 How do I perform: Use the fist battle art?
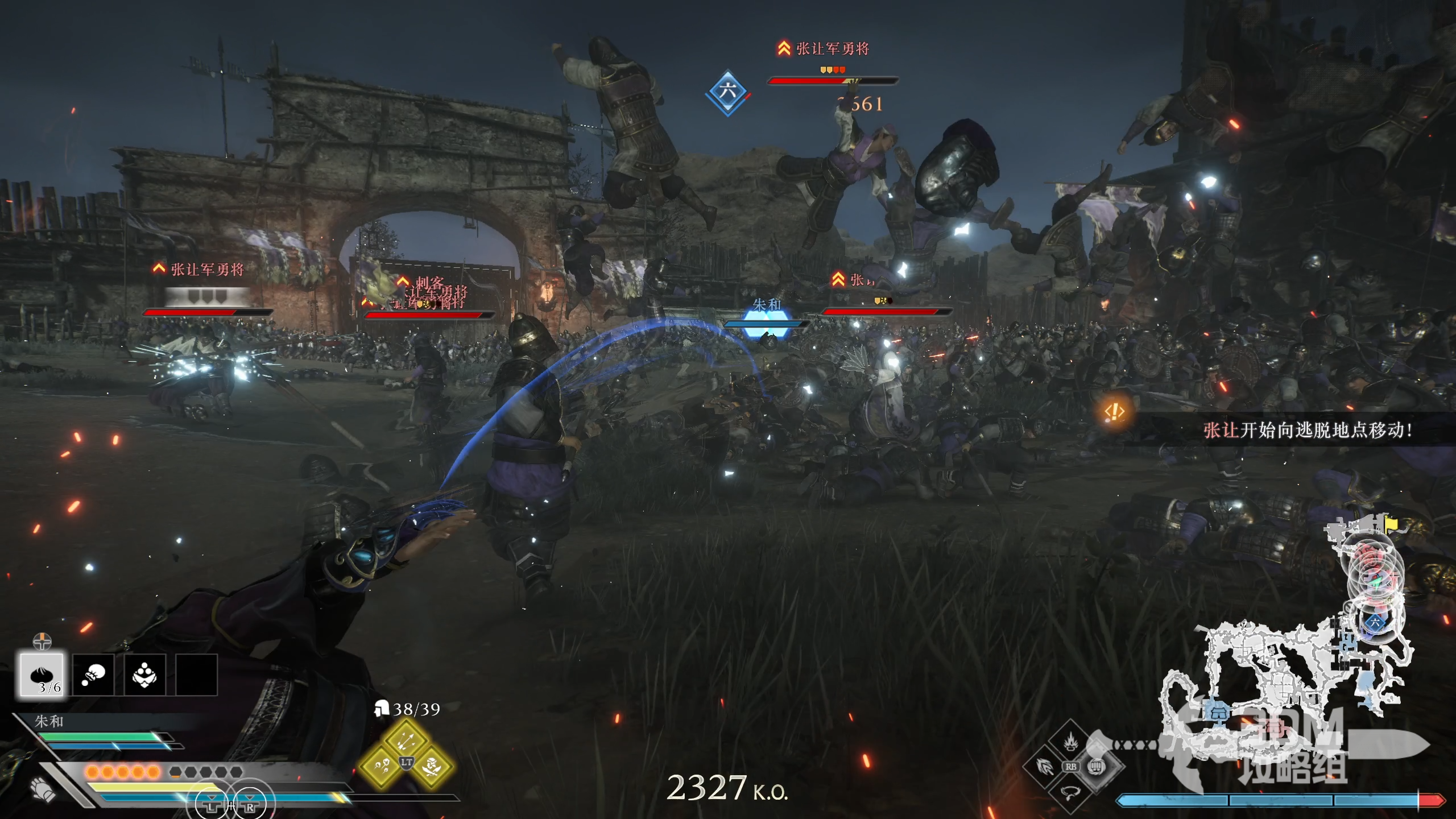[x=1097, y=767]
